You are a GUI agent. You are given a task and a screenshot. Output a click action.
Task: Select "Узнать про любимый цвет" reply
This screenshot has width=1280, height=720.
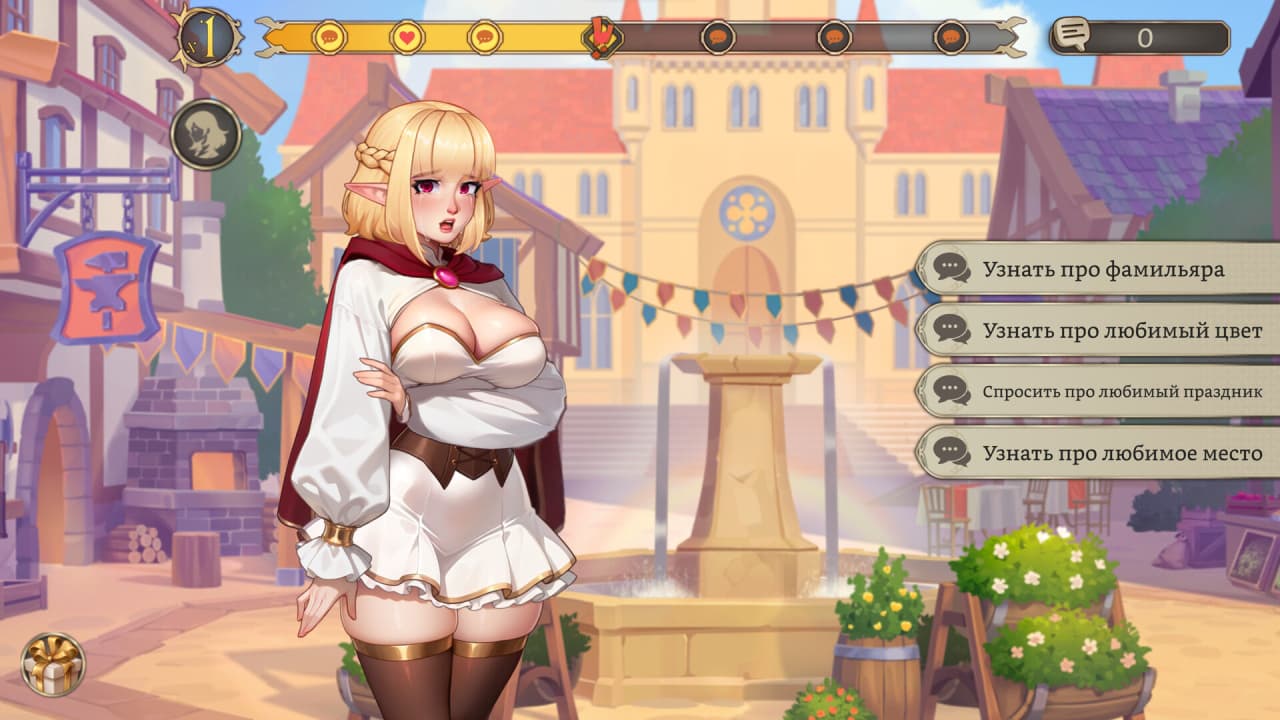1100,330
